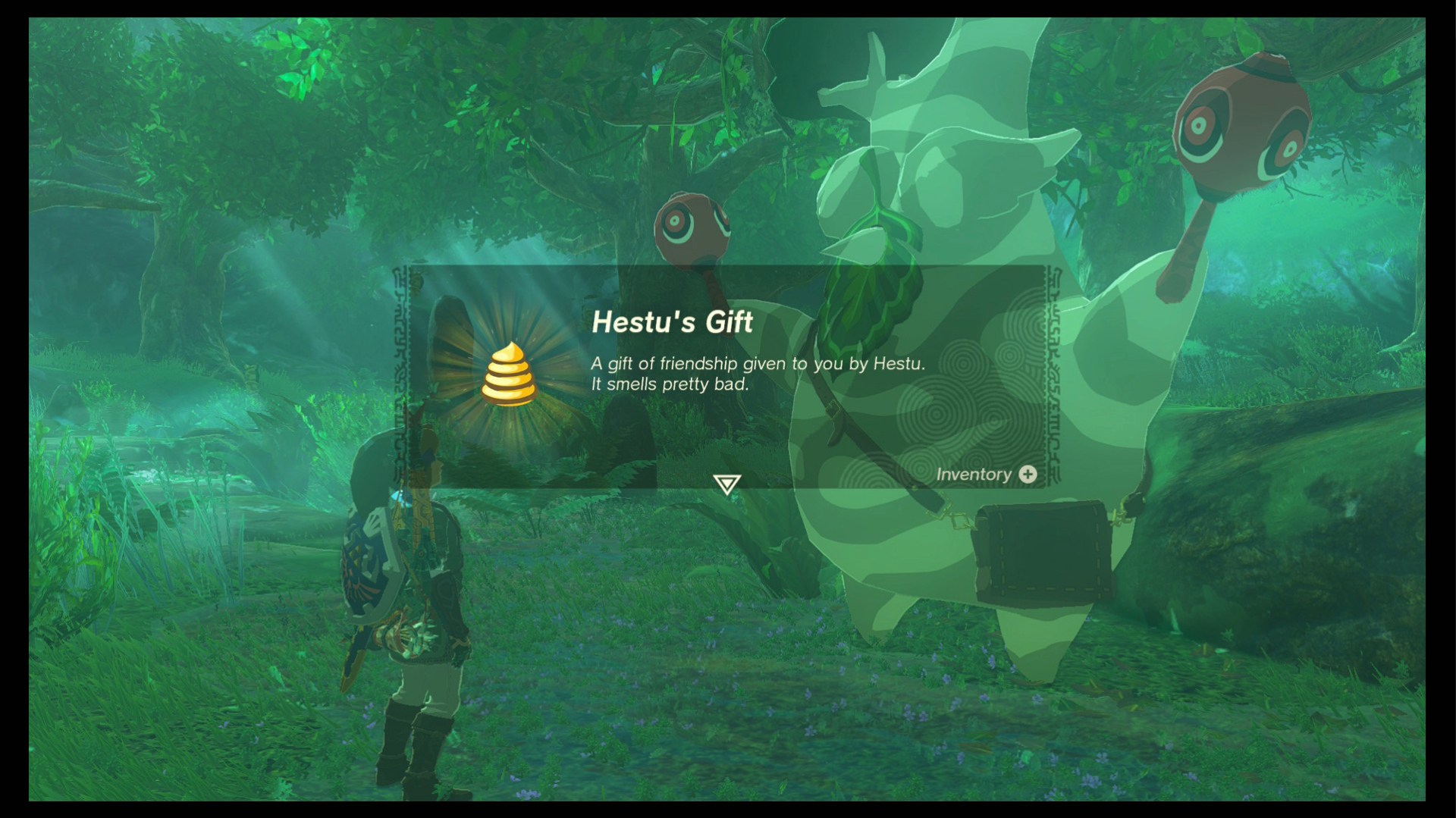Select the golden Hestu's Gift item icon
This screenshot has height=818, width=1456.
click(x=510, y=375)
